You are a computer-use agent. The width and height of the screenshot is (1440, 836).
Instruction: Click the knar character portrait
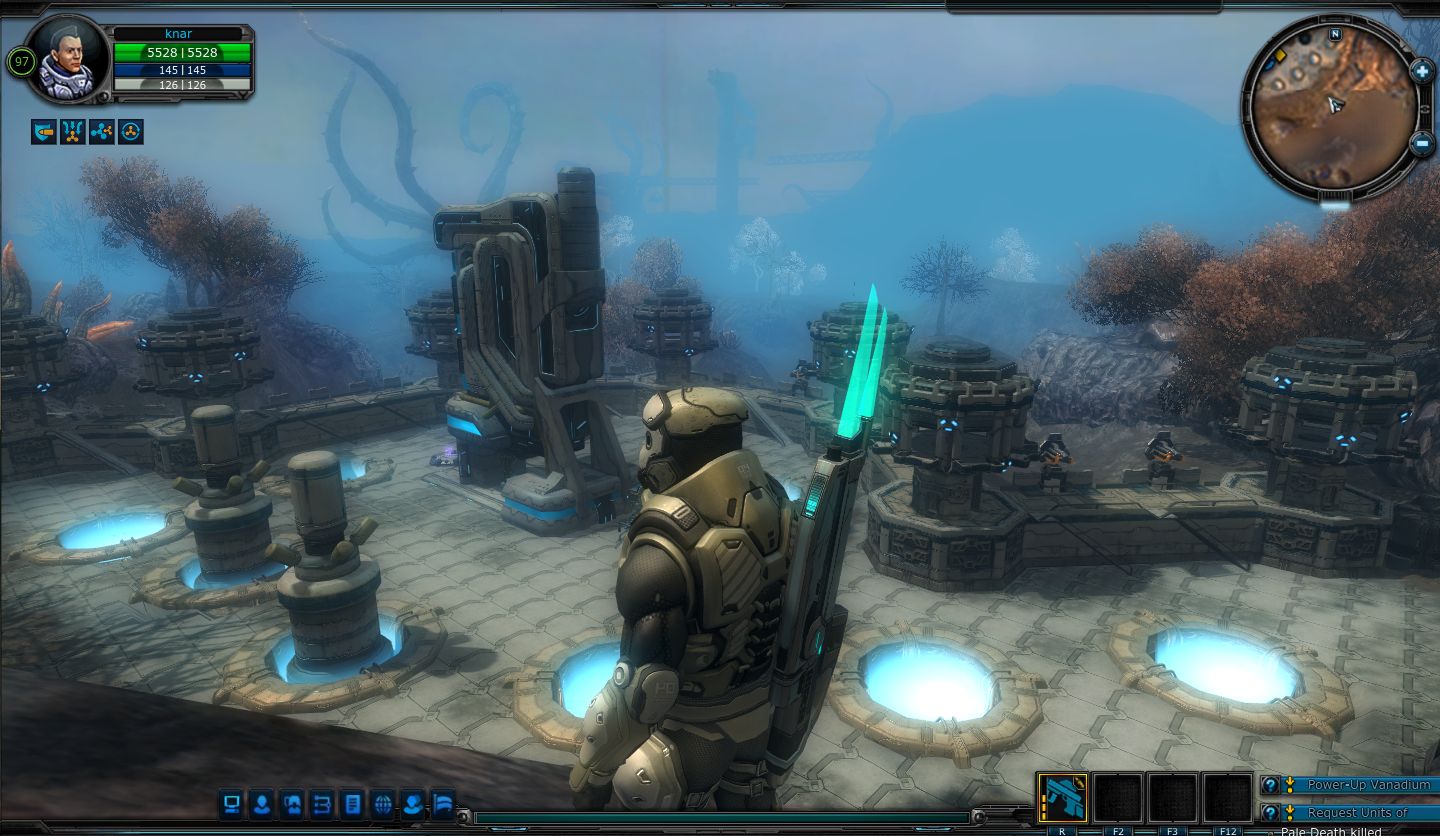coord(68,58)
